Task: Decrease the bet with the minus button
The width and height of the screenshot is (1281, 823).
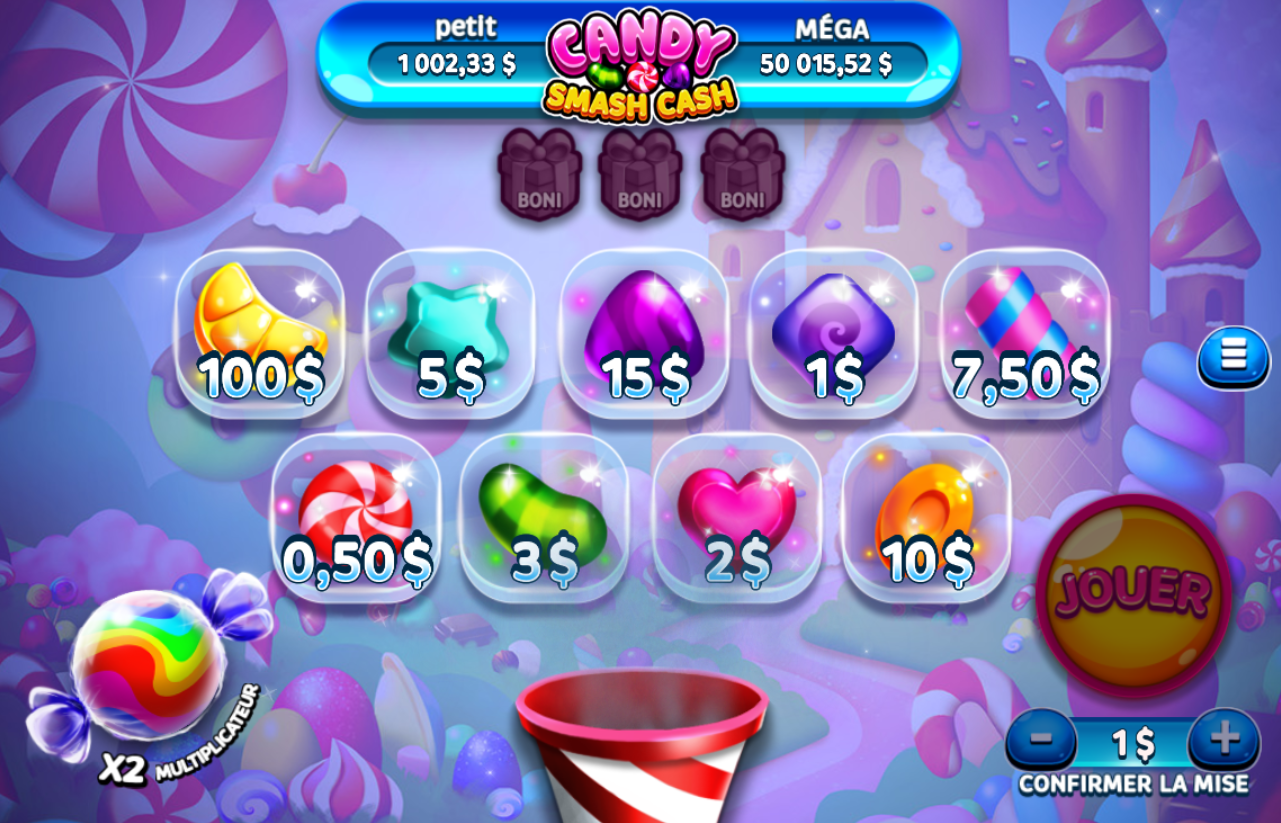Action: coord(1041,741)
